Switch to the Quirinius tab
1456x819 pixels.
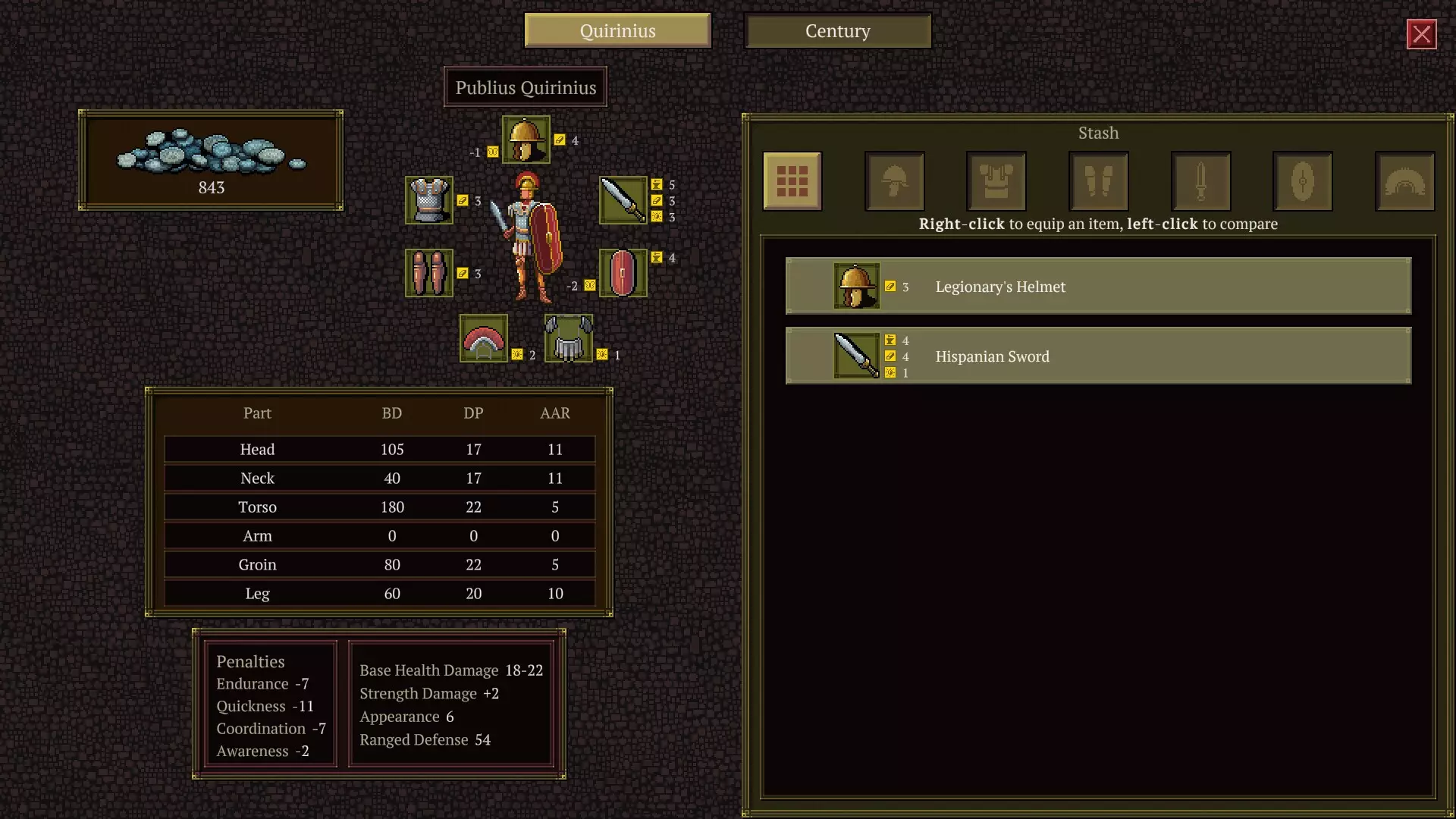pyautogui.click(x=617, y=31)
